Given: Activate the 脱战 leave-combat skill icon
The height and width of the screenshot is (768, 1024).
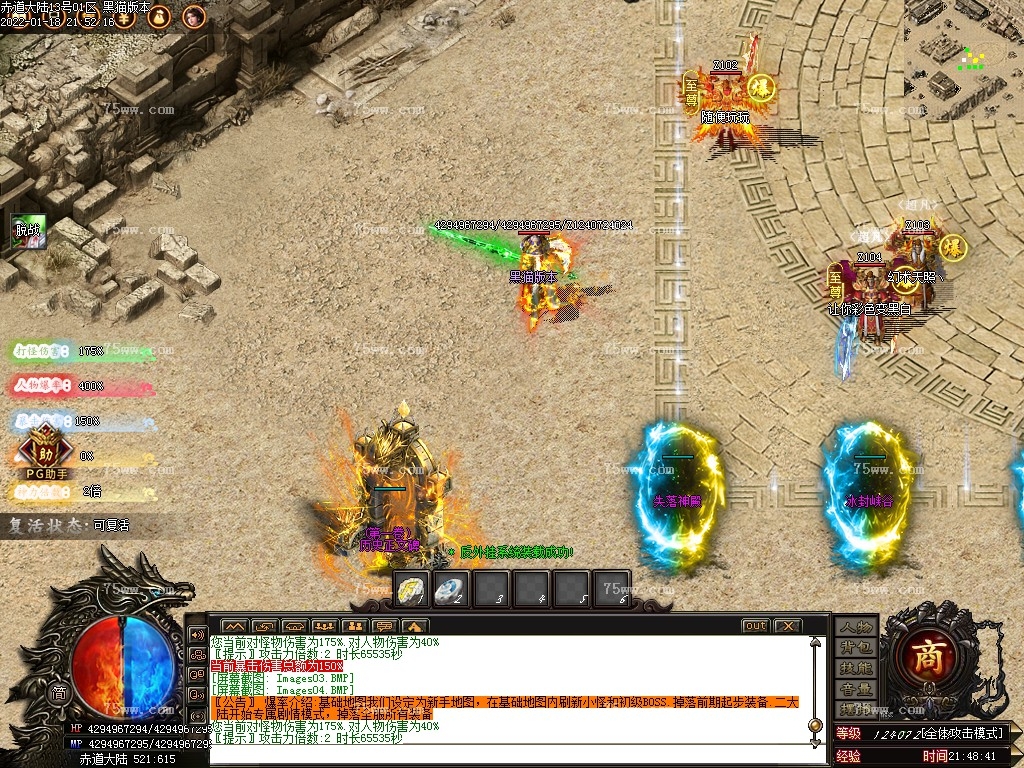Looking at the screenshot, I should (x=28, y=231).
